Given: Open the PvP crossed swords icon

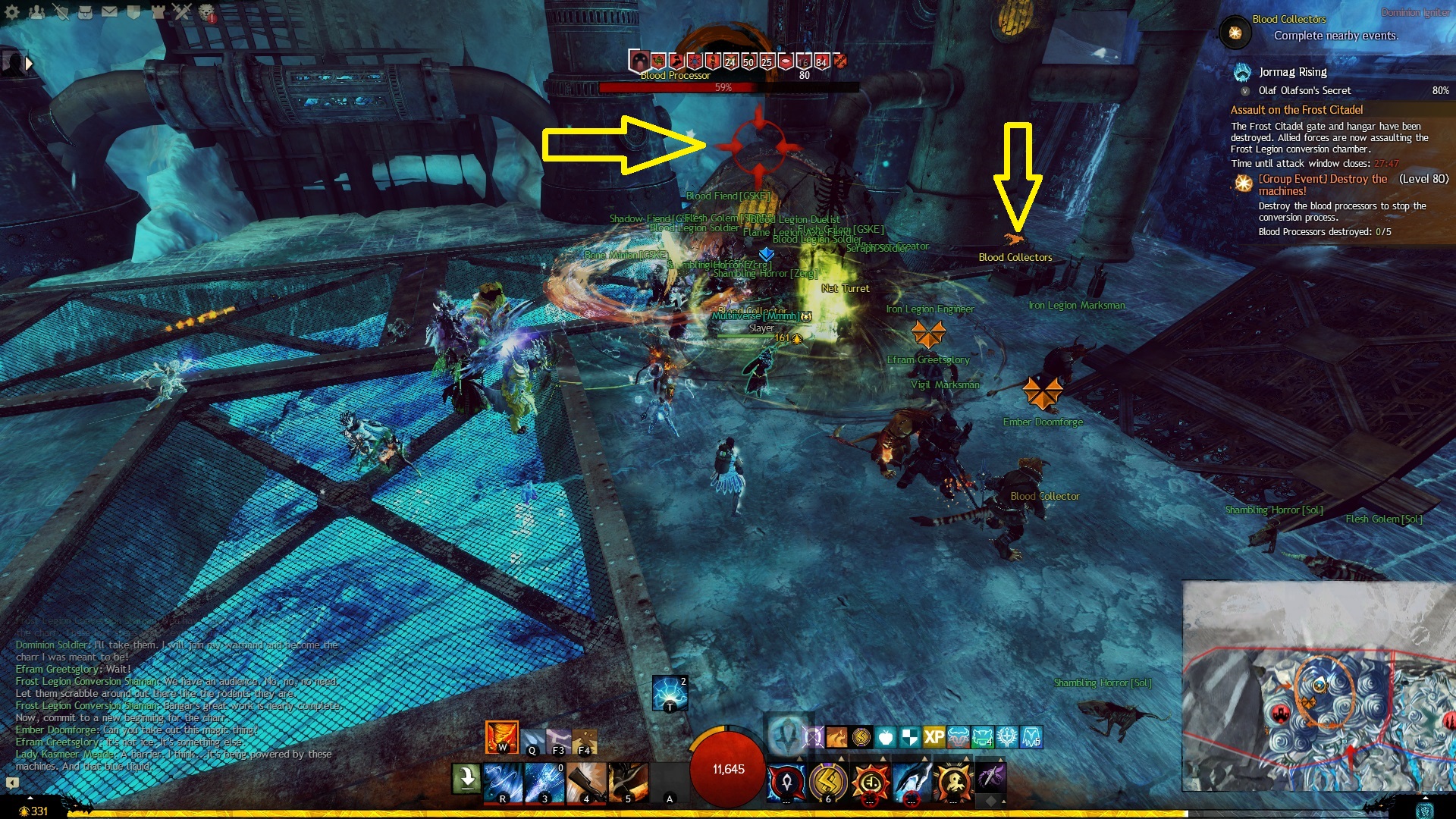Looking at the screenshot, I should pos(182,12).
